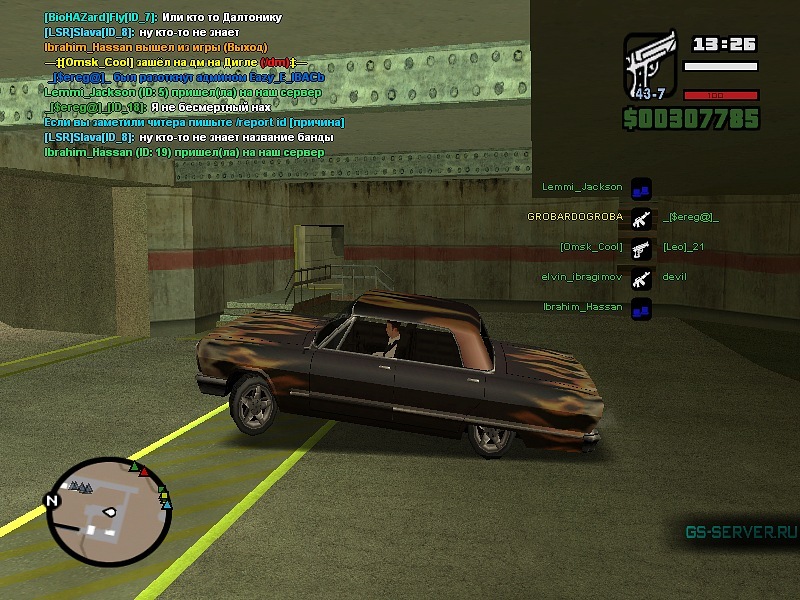
Task: Click the Ibrahim_Hassan (ID: 19) join message
Action: coord(184,152)
